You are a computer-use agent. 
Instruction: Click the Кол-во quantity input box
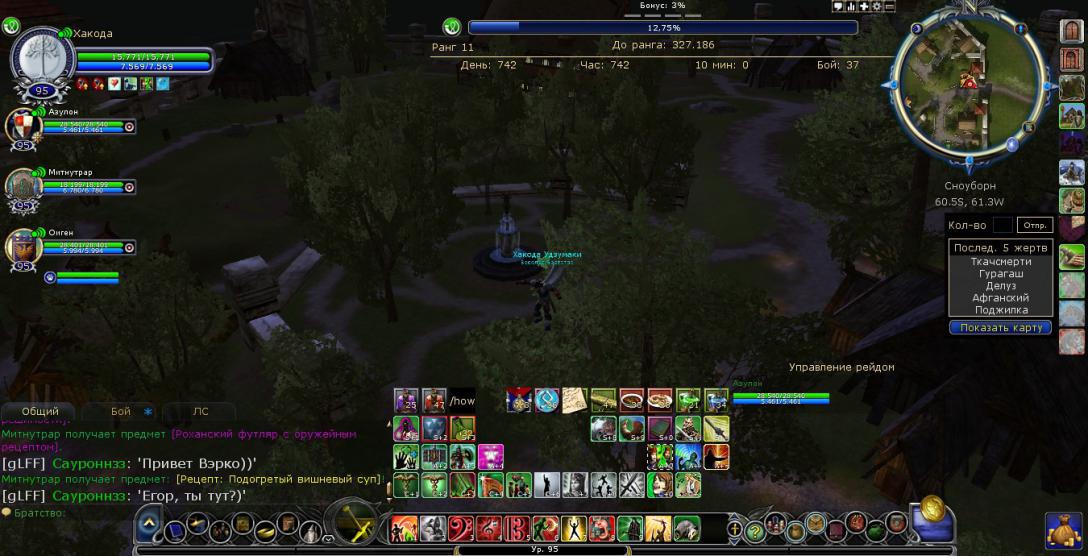pos(1002,226)
